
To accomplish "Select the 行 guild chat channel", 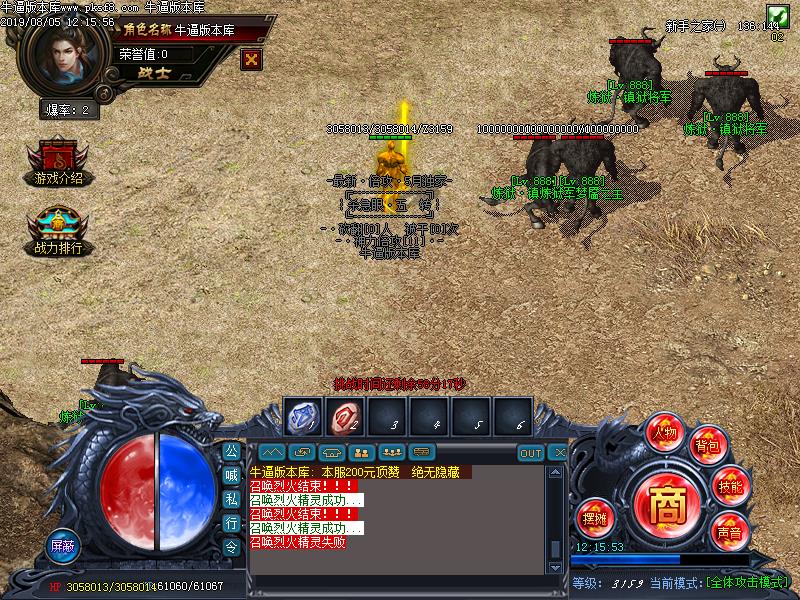I will pos(231,523).
